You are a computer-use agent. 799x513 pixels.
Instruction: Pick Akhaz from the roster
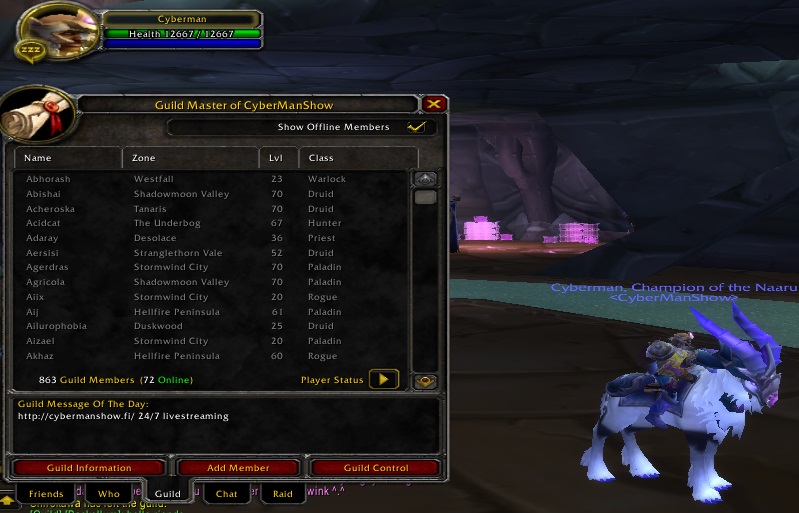[40, 356]
